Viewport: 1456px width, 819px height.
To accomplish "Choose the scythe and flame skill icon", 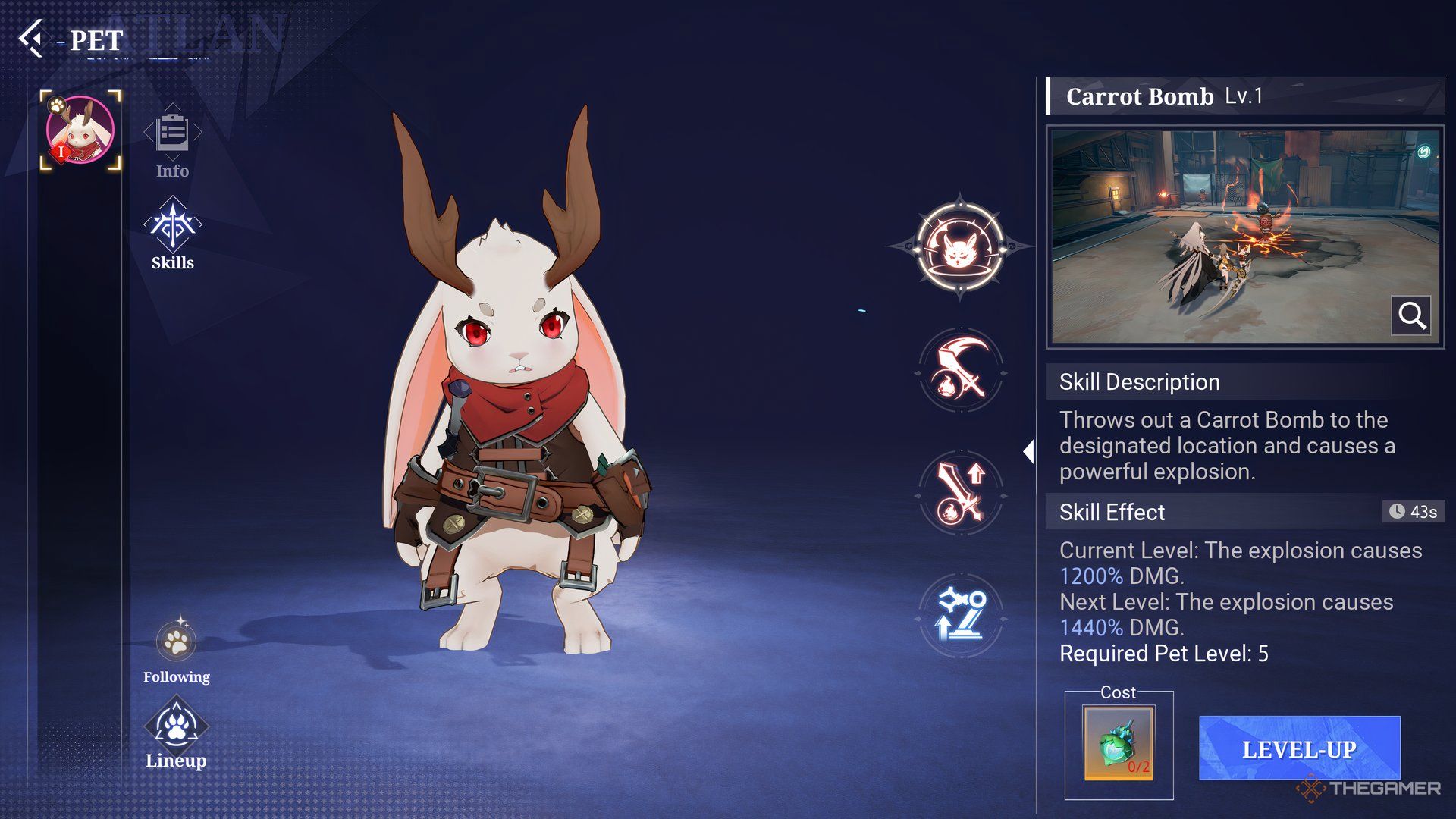I will pyautogui.click(x=961, y=370).
